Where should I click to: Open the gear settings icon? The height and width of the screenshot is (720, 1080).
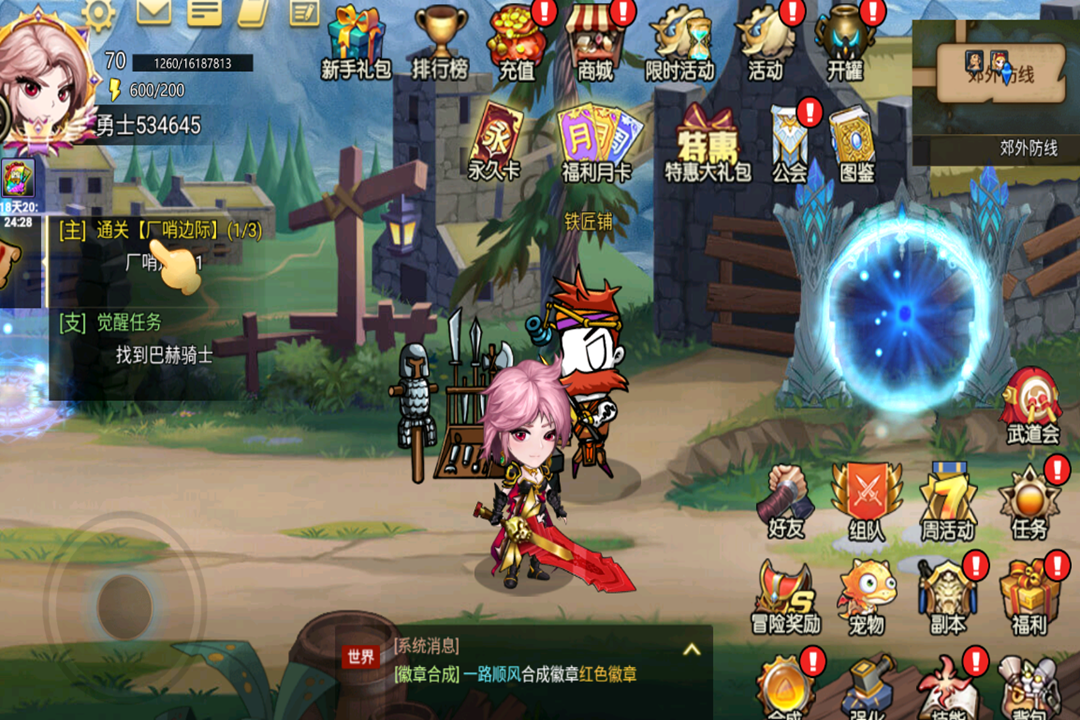(98, 12)
